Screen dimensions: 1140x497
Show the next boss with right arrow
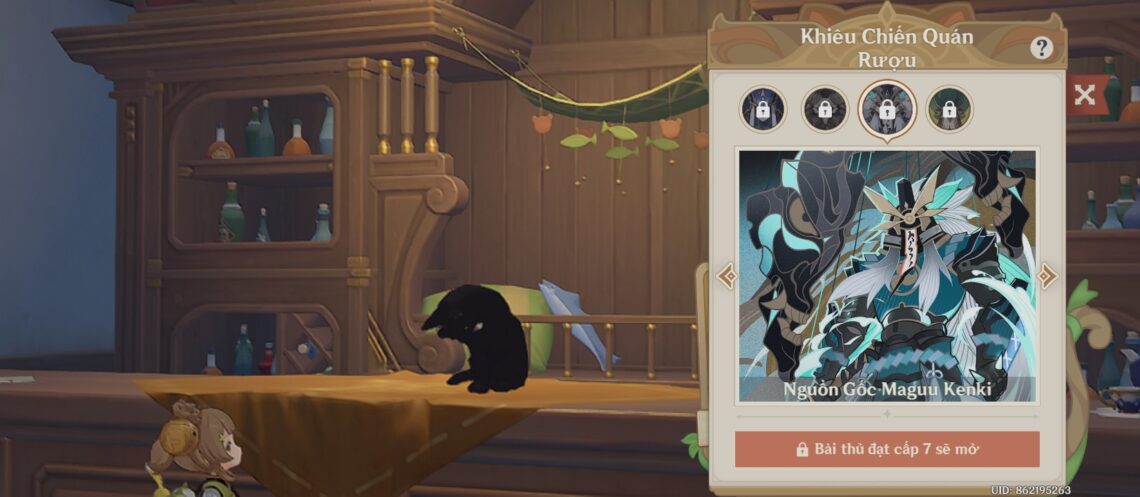tap(1047, 275)
